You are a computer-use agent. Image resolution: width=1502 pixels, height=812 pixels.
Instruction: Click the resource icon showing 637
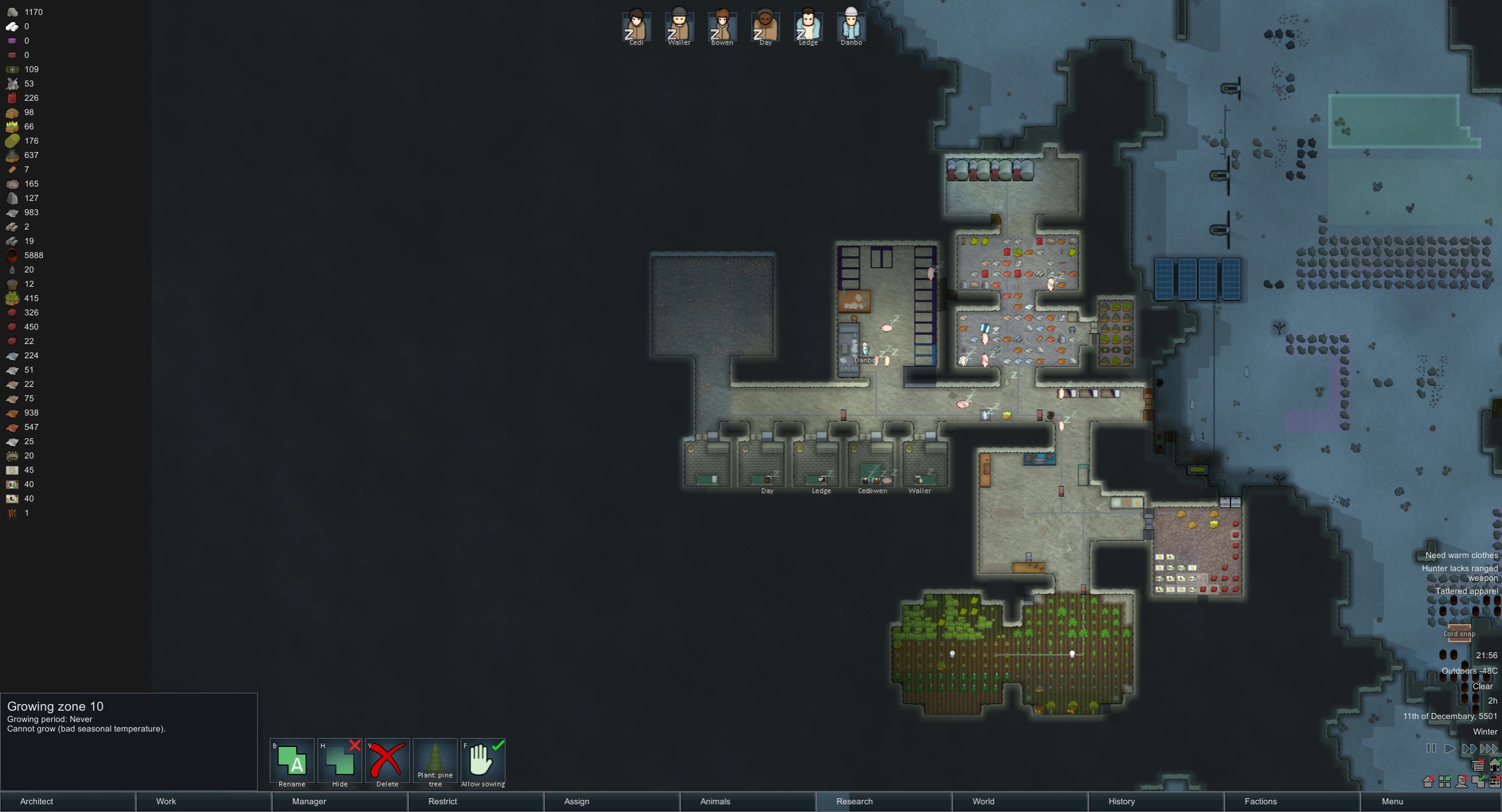12,155
